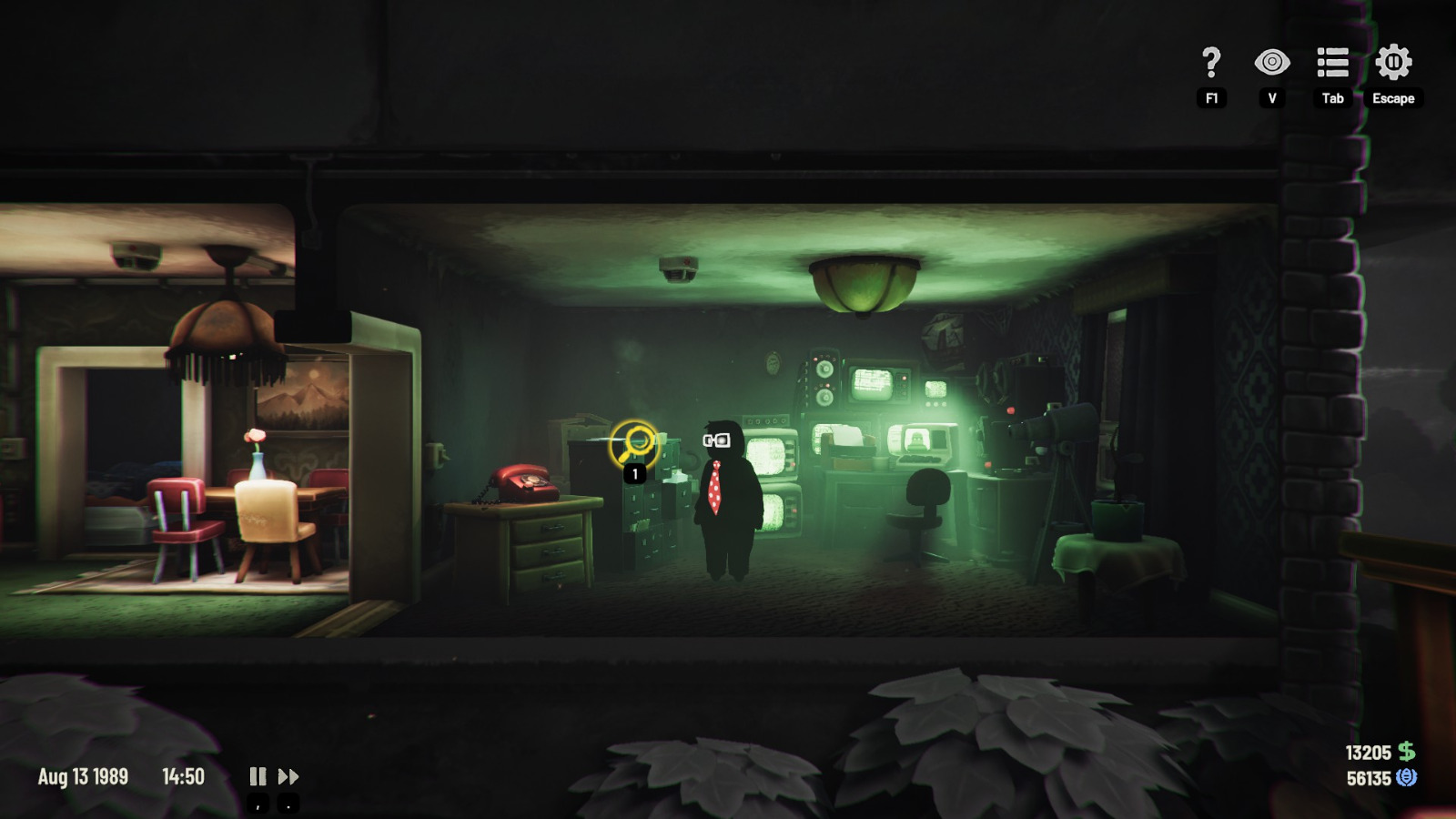The image size is (1456, 819).
Task: Pause the game clock
Action: [258, 776]
